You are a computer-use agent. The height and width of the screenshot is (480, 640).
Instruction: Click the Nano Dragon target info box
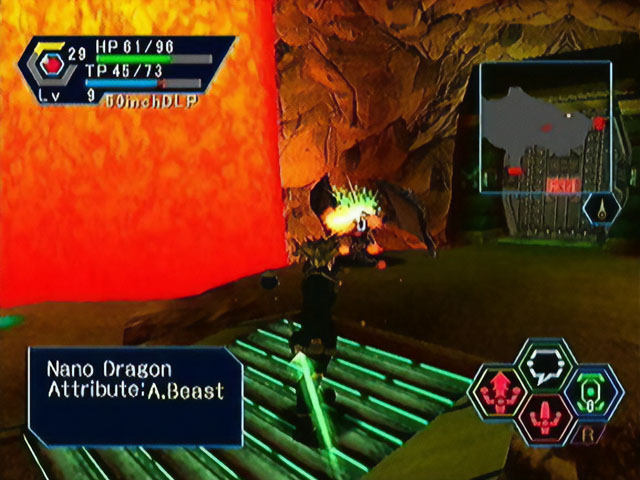click(x=135, y=396)
